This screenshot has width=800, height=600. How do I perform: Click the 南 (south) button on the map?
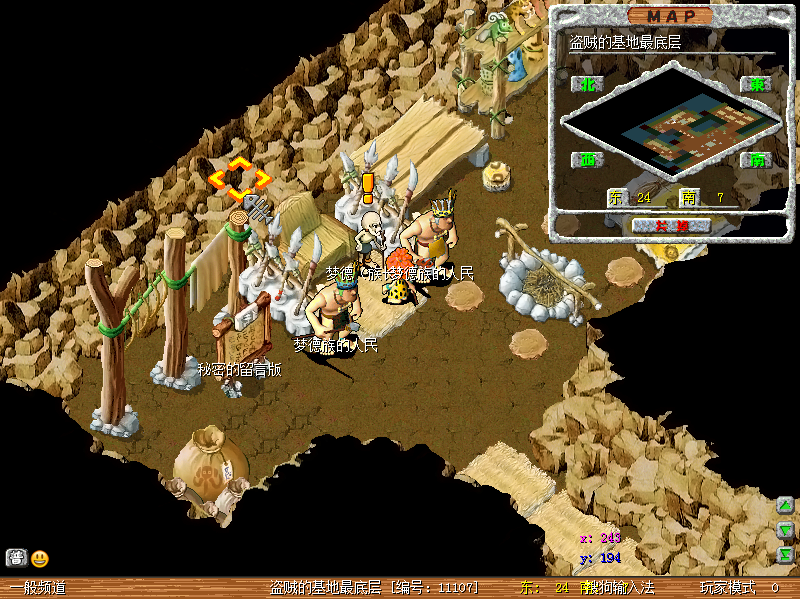click(757, 159)
